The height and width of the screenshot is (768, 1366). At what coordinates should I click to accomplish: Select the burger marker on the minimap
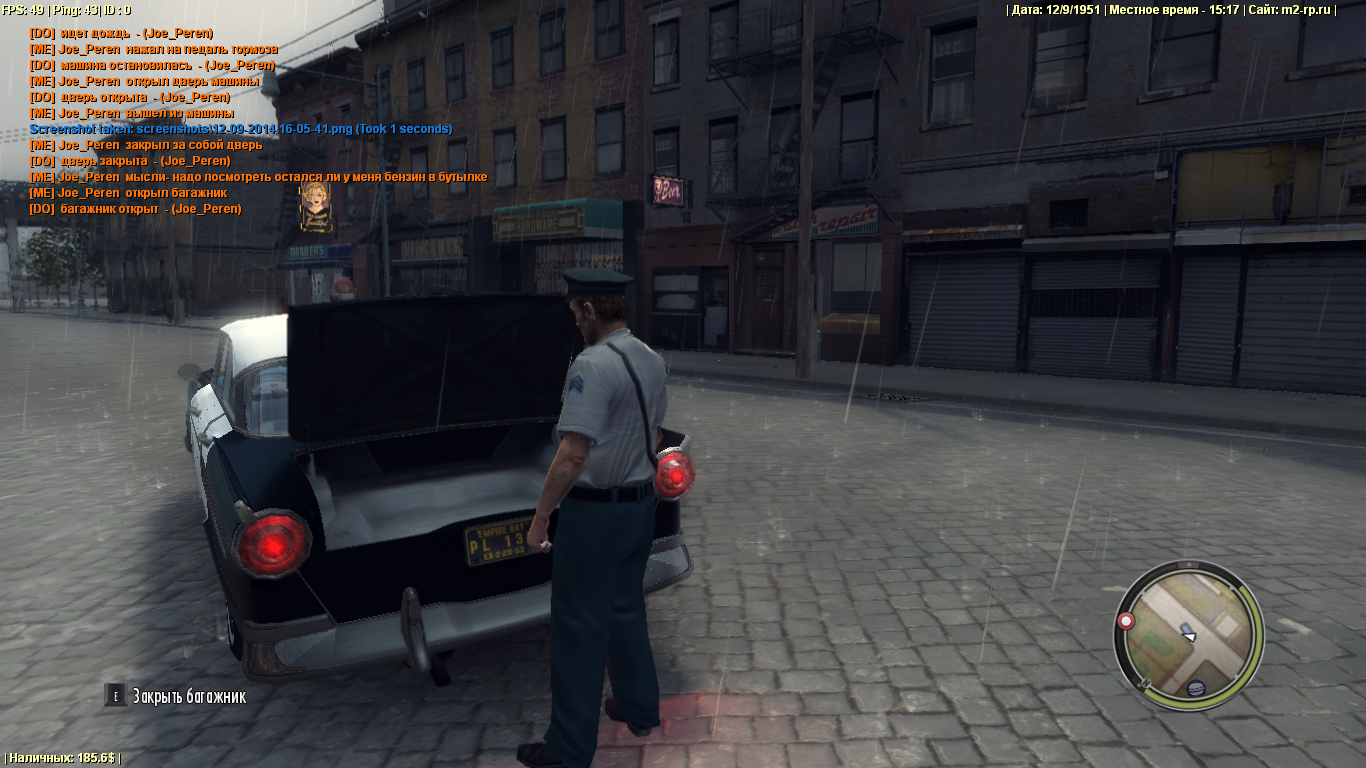[x=1195, y=689]
